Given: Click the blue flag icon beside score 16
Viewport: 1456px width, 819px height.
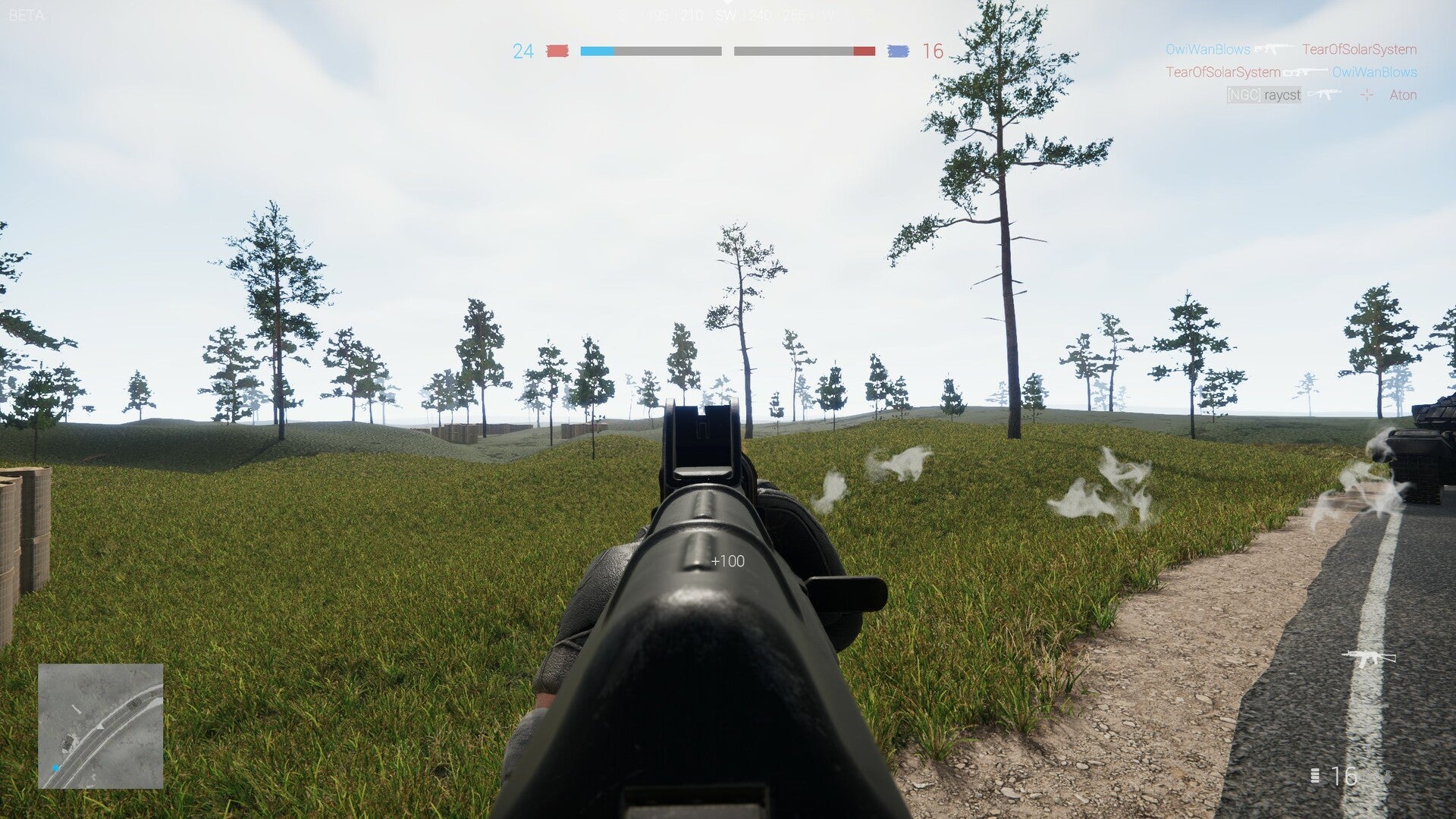Looking at the screenshot, I should 898,51.
